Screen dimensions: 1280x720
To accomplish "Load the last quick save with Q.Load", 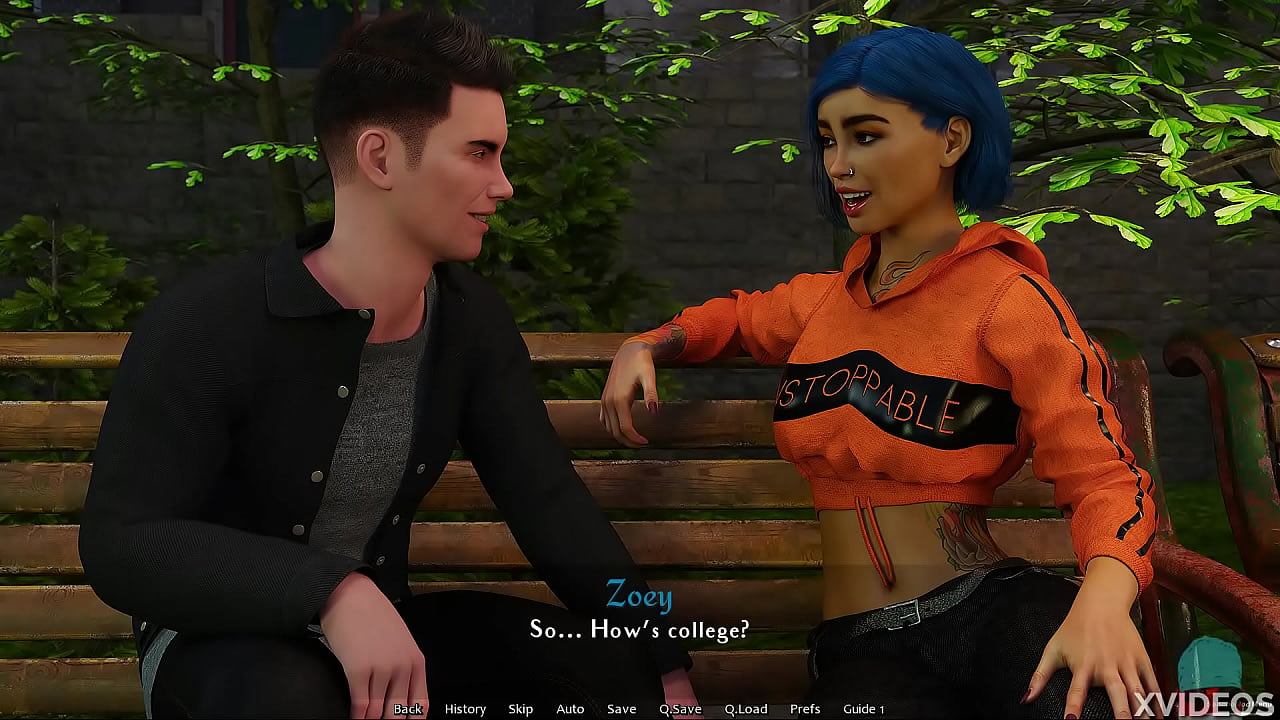I will (x=744, y=708).
